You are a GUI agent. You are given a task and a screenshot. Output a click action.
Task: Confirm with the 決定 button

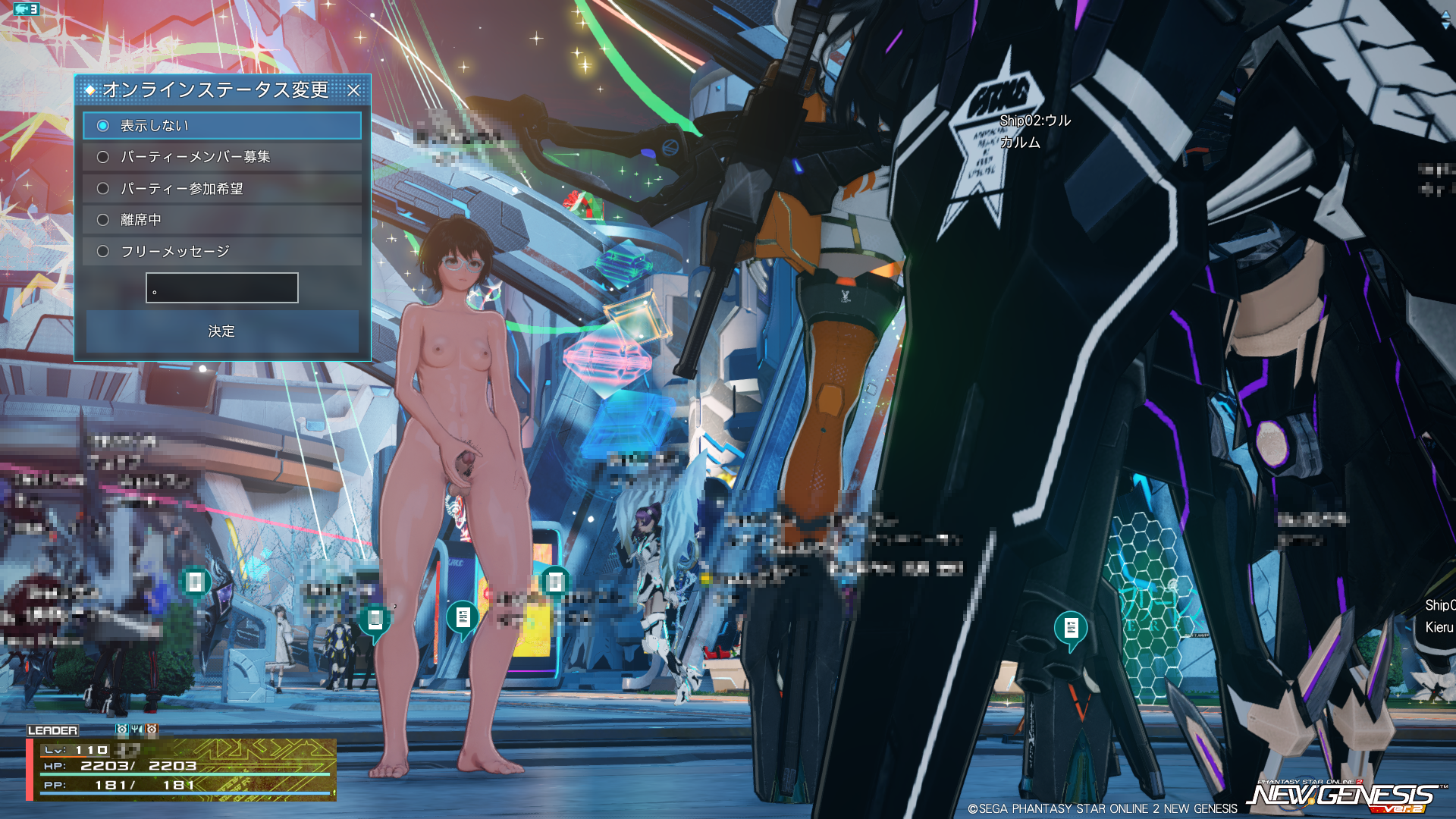coord(221,331)
